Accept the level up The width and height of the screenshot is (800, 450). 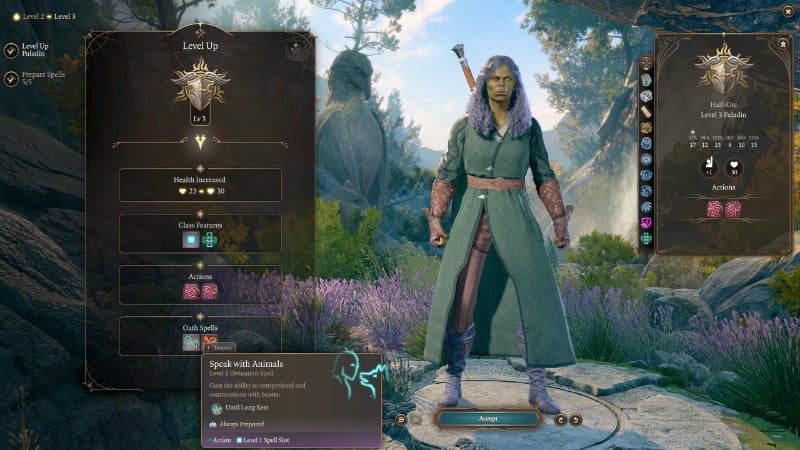pyautogui.click(x=488, y=418)
